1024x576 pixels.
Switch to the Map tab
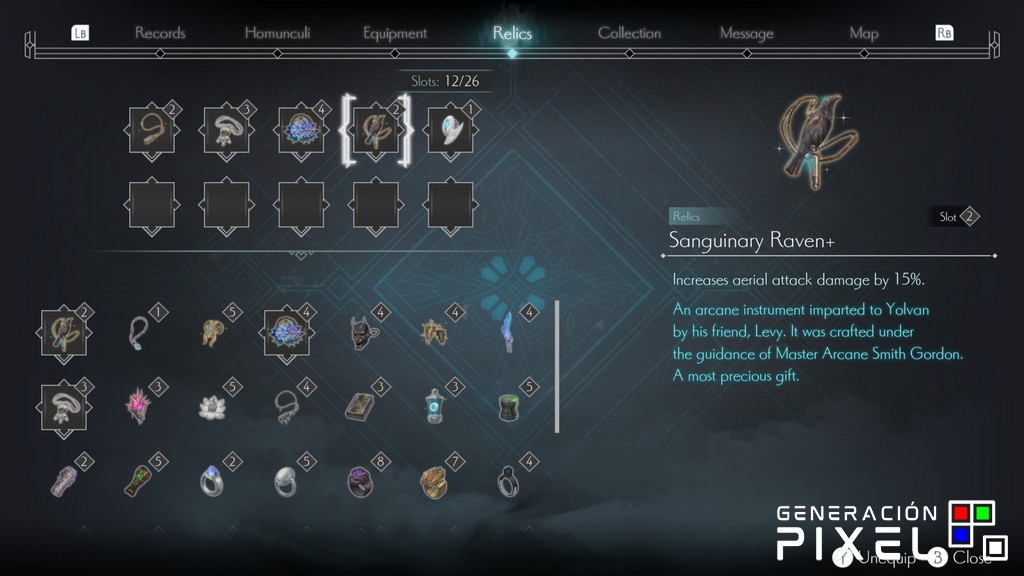[x=864, y=33]
